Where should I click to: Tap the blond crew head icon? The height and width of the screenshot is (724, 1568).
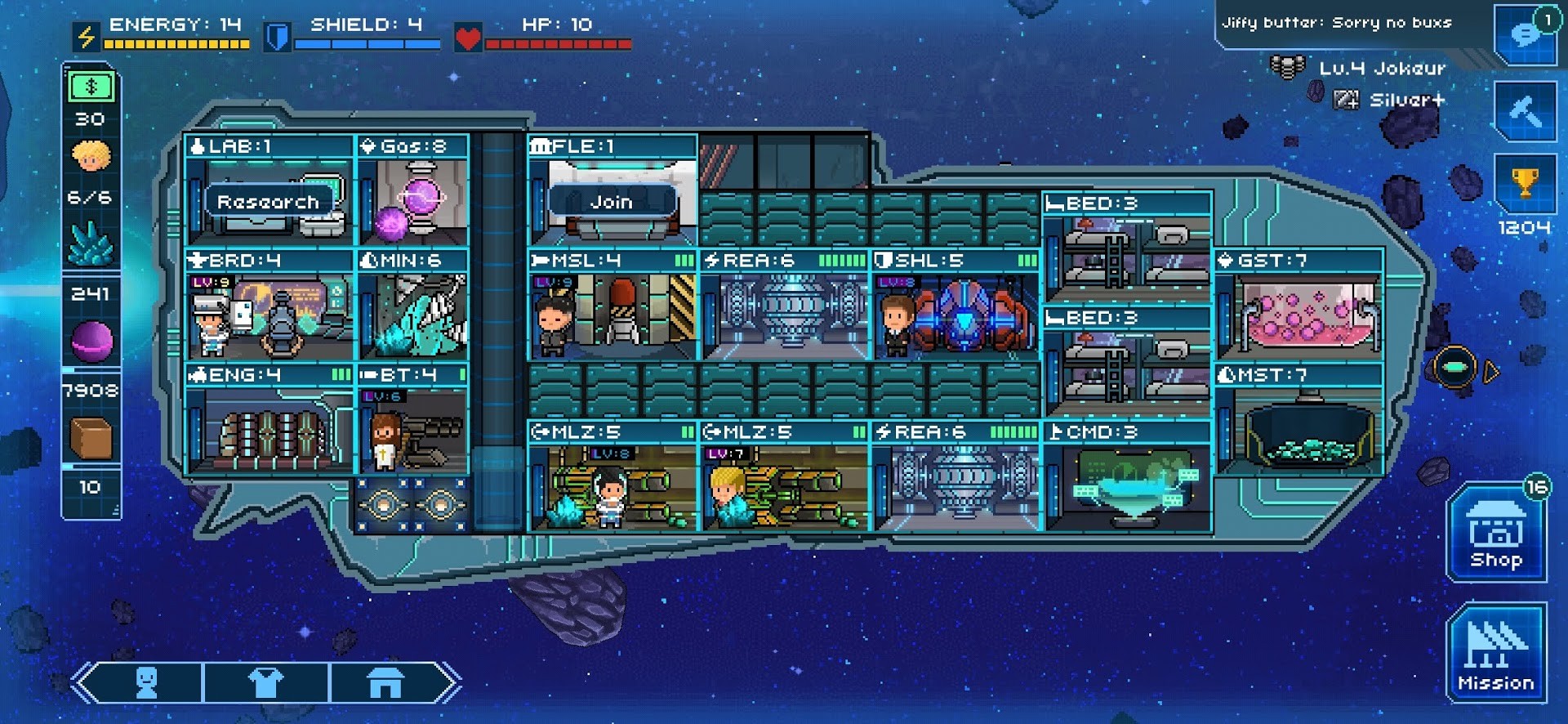coord(91,155)
